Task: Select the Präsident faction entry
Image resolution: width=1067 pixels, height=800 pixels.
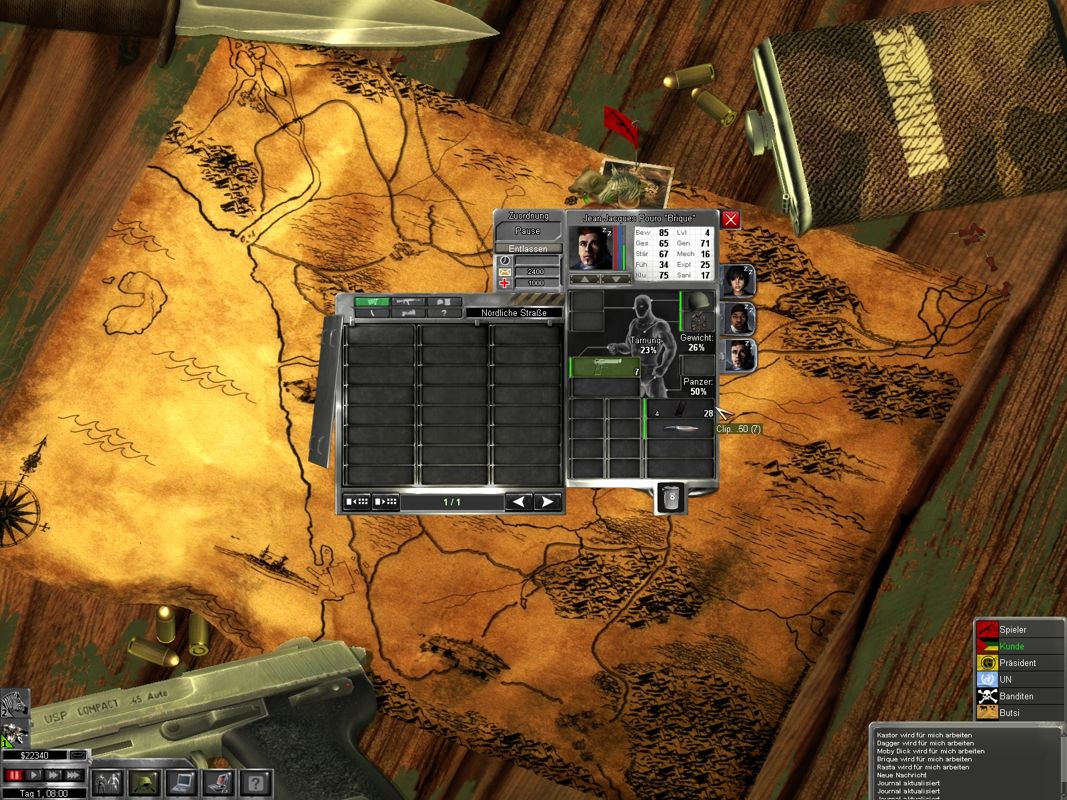Action: (1016, 663)
